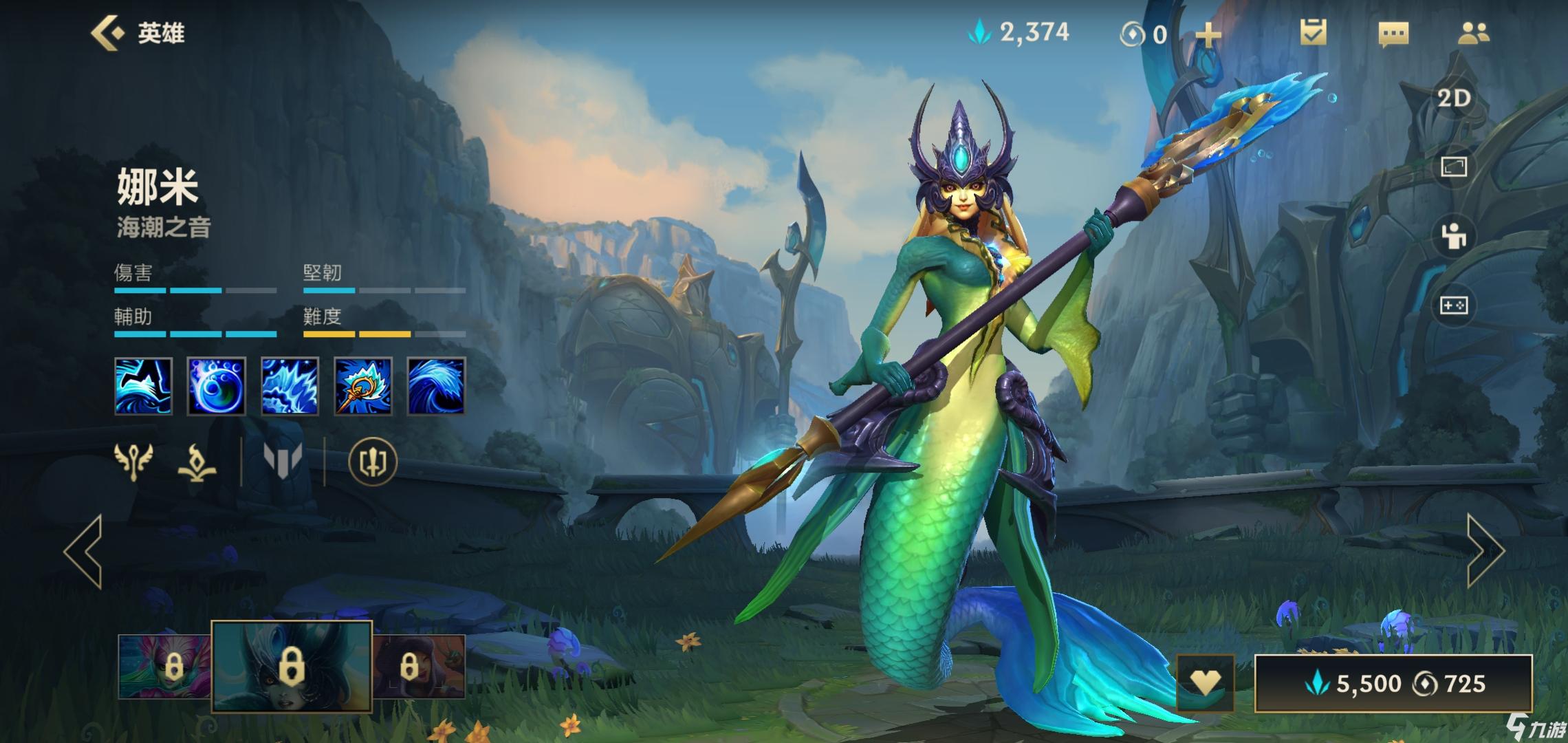The width and height of the screenshot is (1568, 743).
Task: View the previous champion with left arrow
Action: [x=84, y=551]
